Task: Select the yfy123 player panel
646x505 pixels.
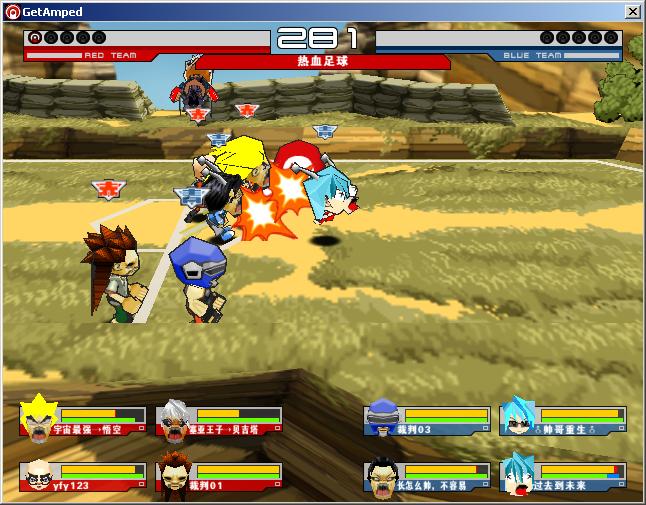Action: 83,476
